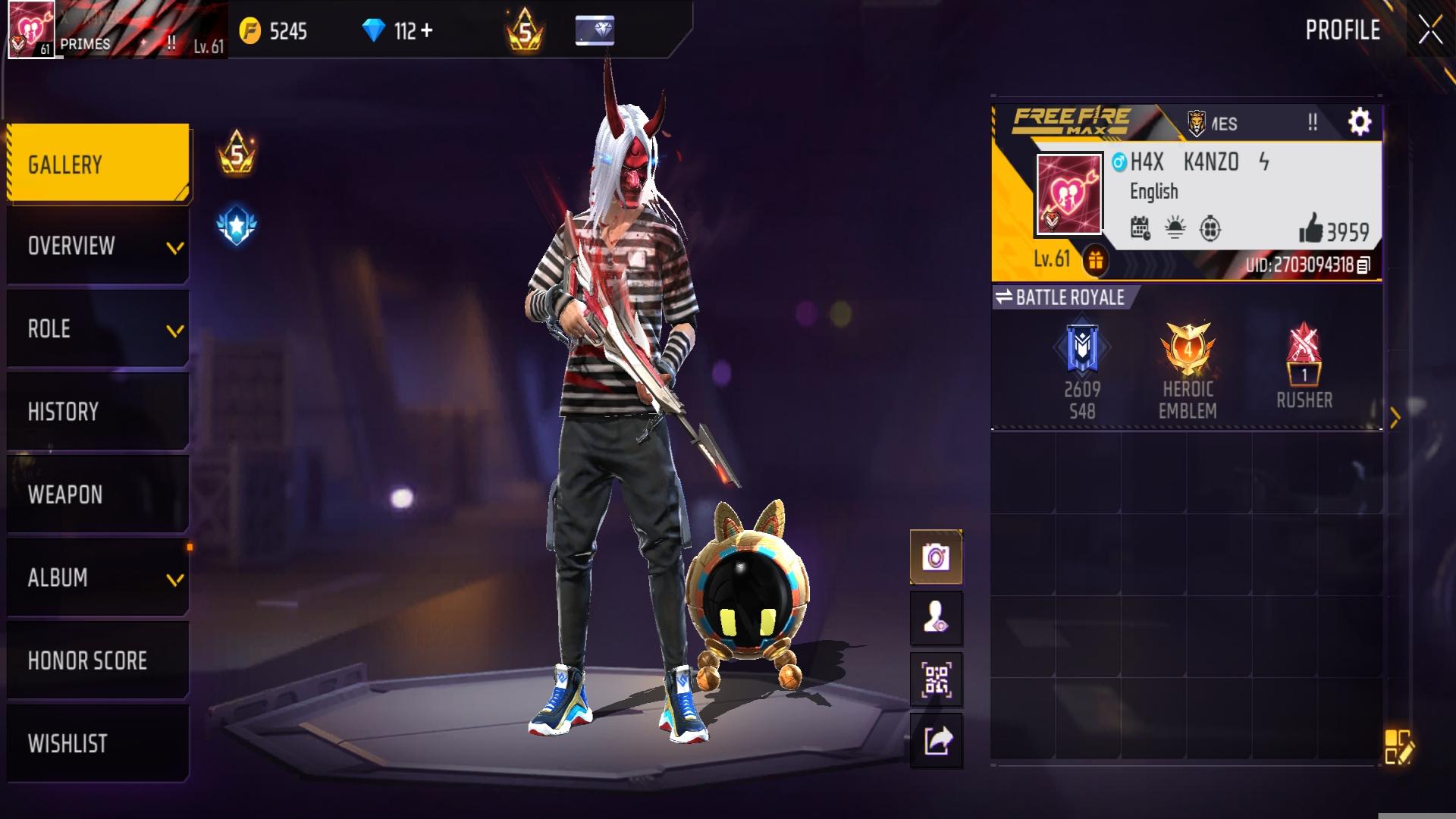Switch the Battle Royale mode selector
The image size is (1456, 819).
tap(1062, 297)
